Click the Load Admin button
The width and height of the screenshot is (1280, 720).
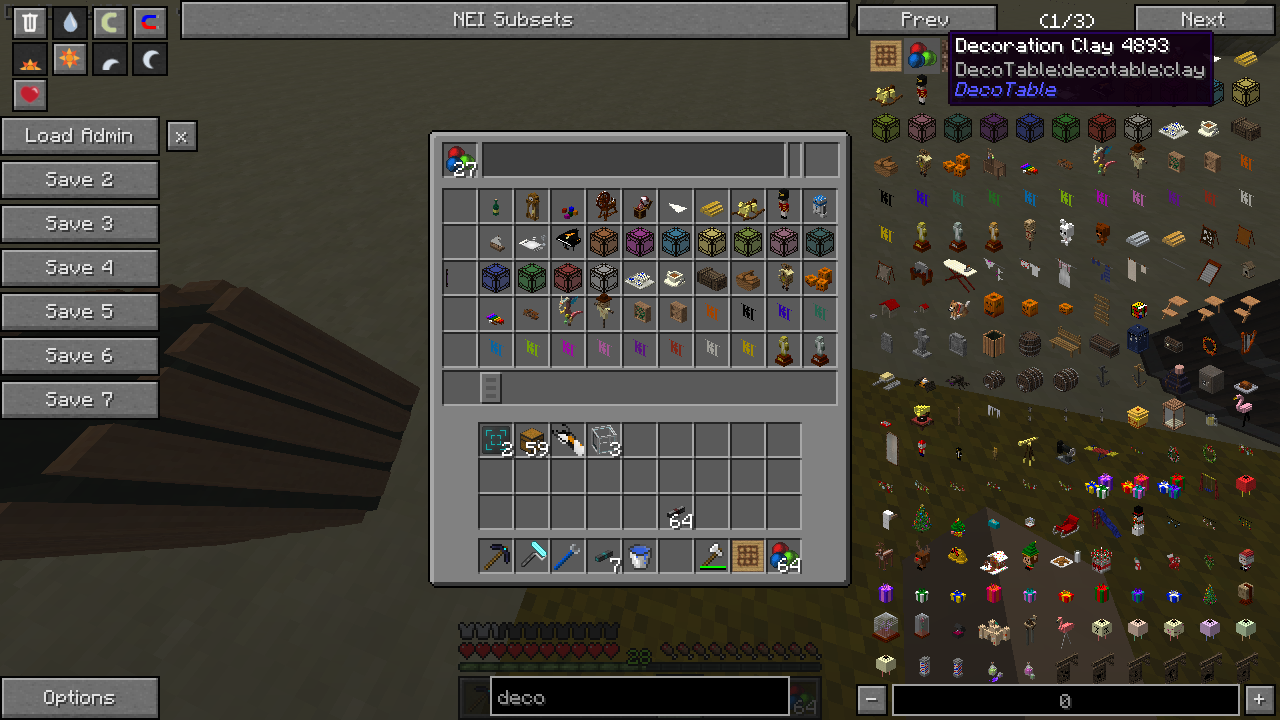pos(80,136)
